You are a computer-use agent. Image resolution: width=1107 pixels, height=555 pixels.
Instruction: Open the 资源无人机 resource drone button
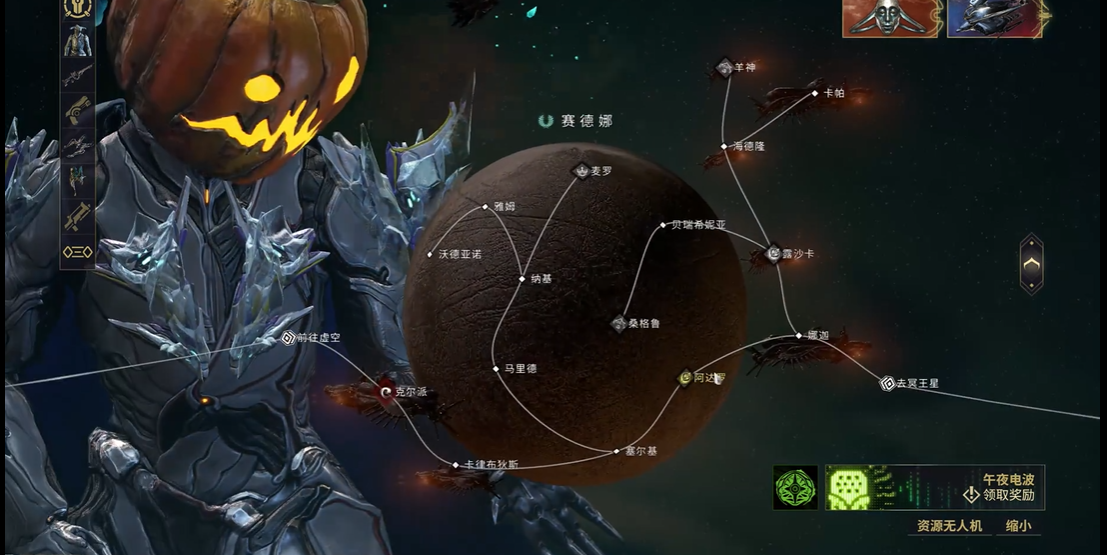949,525
